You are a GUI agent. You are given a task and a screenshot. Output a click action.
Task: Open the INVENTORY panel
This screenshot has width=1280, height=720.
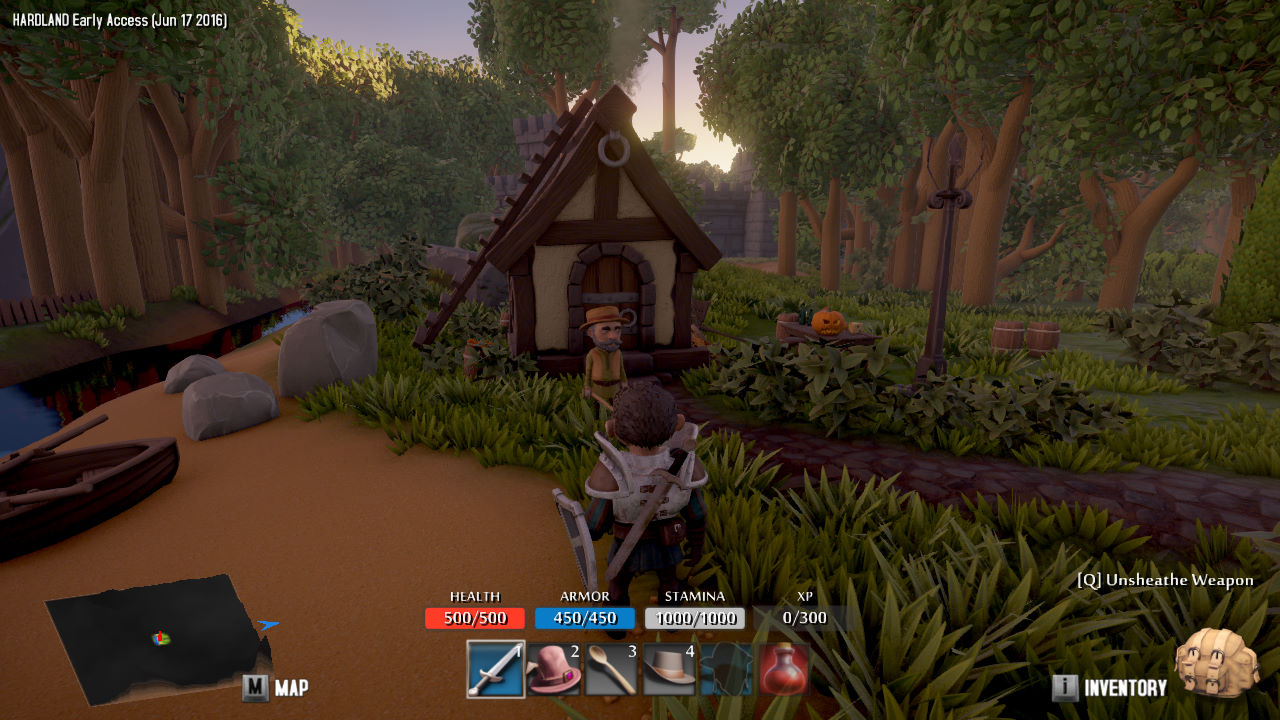1111,687
